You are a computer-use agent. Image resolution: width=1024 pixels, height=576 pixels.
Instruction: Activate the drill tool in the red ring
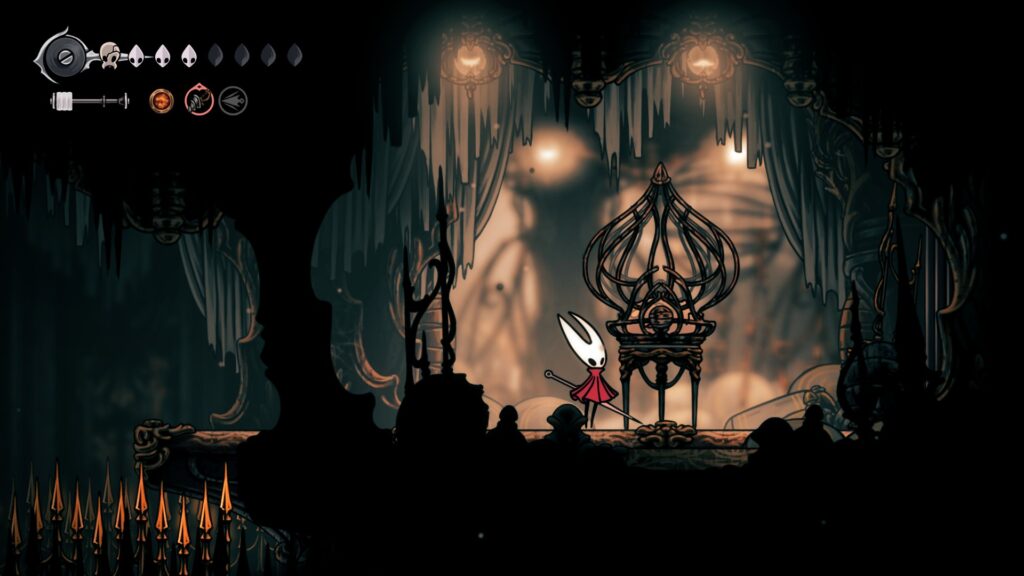click(x=199, y=101)
